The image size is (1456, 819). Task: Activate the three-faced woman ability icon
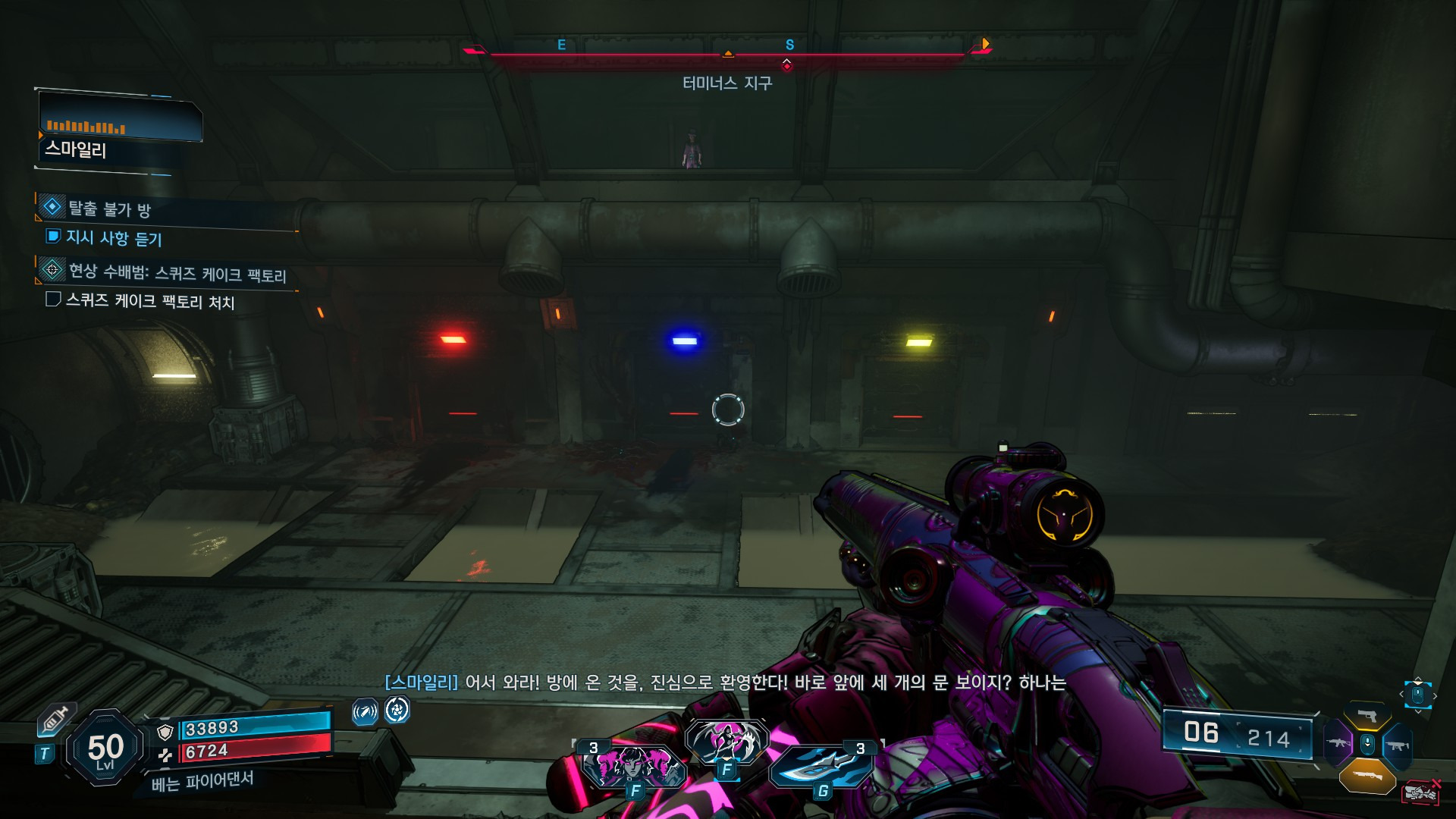(x=633, y=767)
